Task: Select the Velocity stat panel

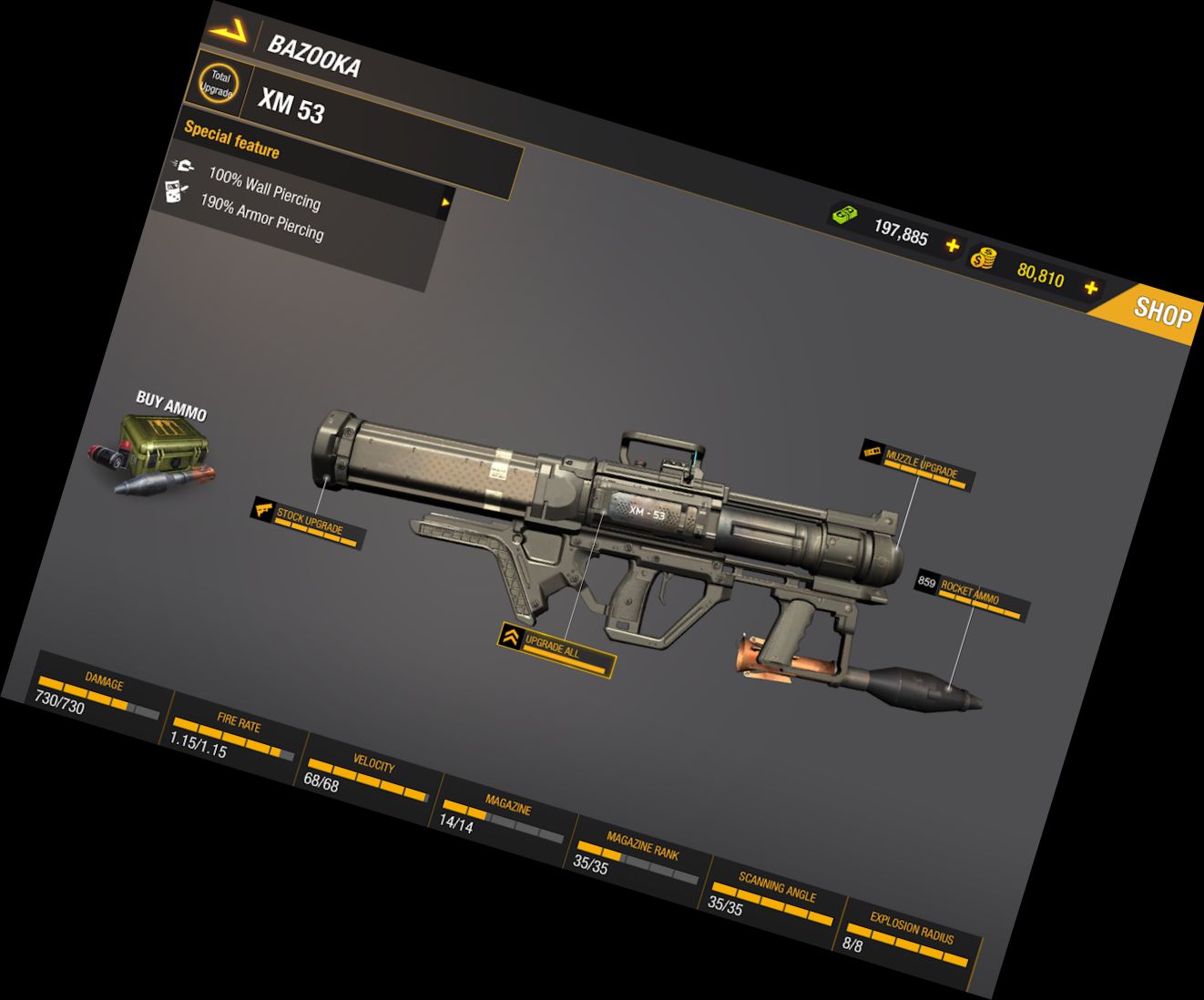Action: (x=367, y=777)
